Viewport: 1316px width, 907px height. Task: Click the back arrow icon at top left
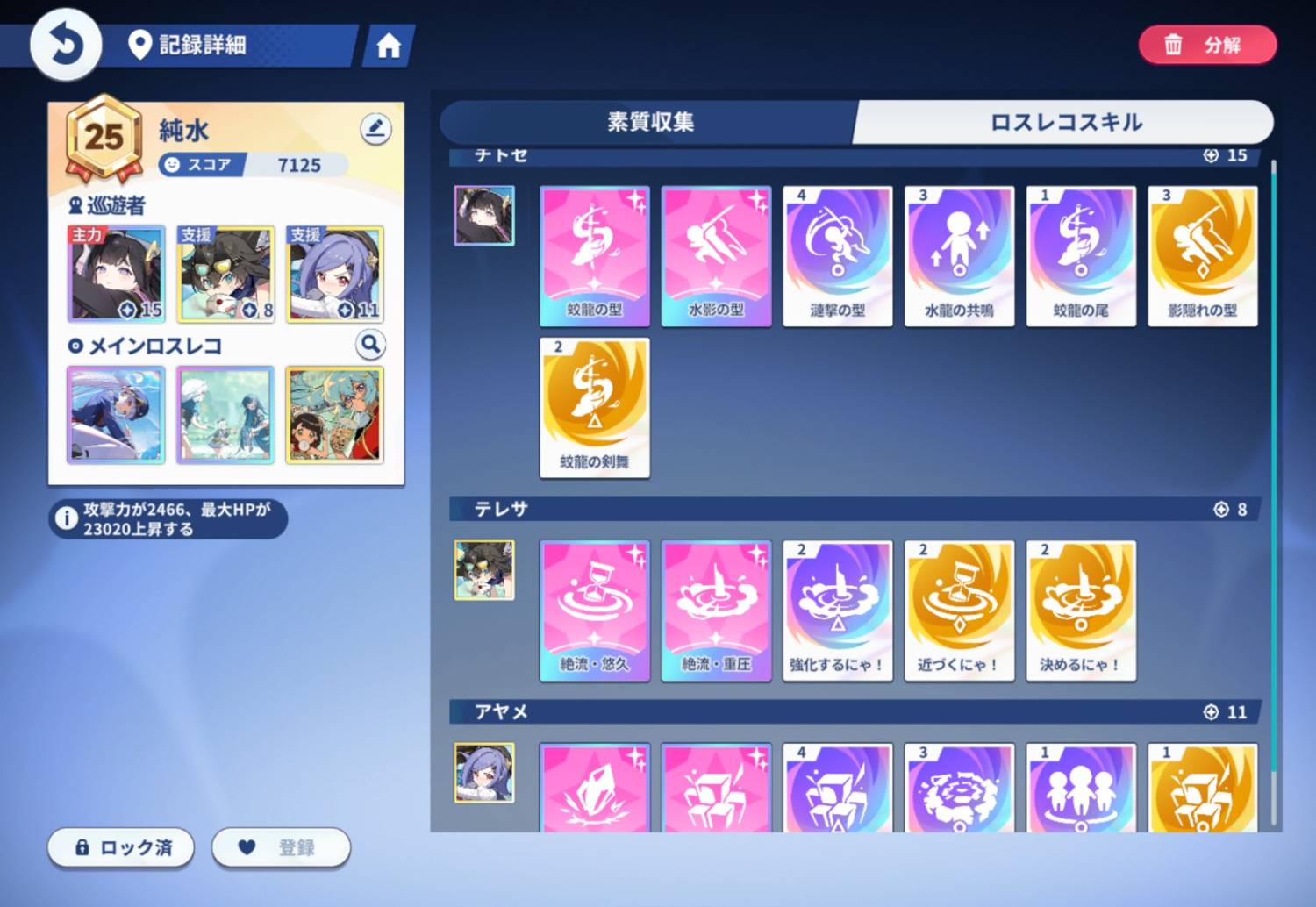tap(63, 42)
